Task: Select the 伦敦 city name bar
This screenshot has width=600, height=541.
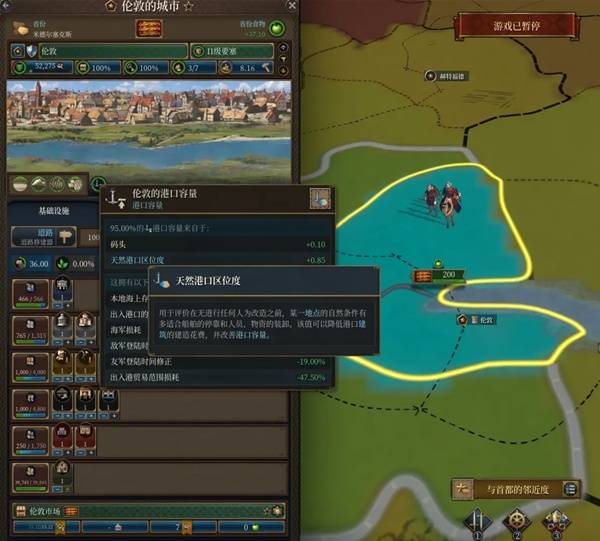Action: click(99, 50)
